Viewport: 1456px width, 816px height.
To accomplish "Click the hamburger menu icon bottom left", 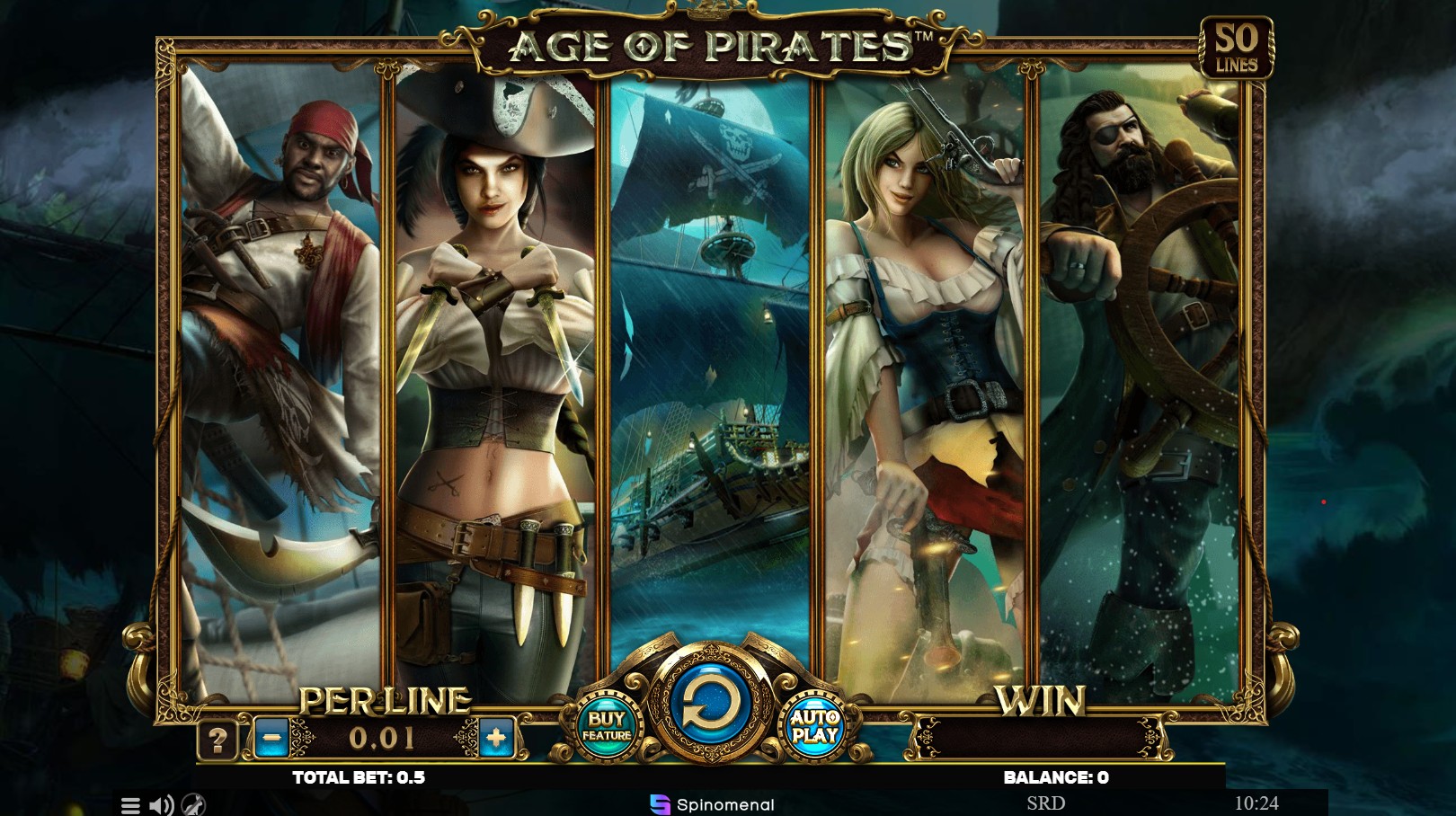I will 130,805.
